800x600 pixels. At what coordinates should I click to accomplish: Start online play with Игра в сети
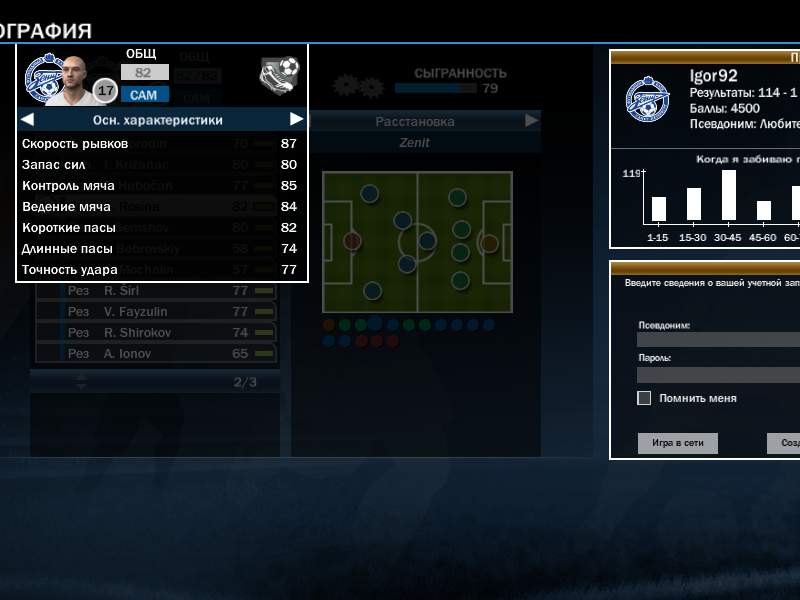pos(677,443)
